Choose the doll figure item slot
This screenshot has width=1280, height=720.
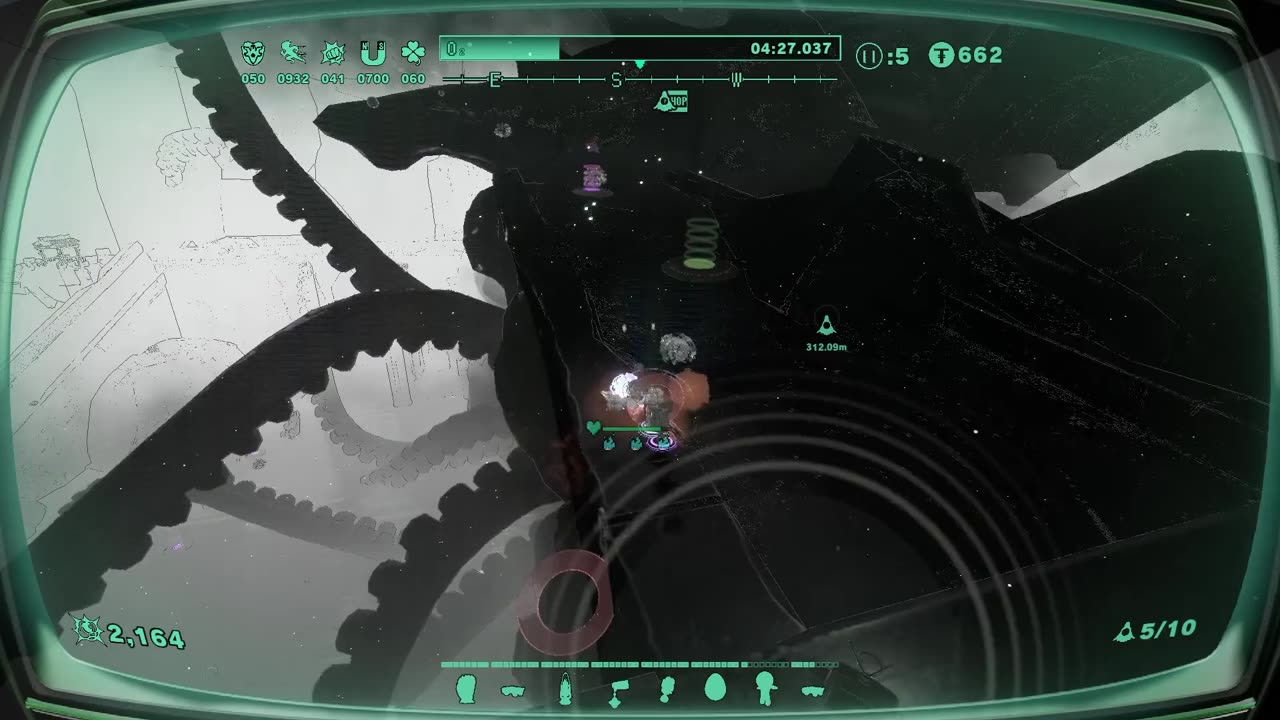(765, 689)
